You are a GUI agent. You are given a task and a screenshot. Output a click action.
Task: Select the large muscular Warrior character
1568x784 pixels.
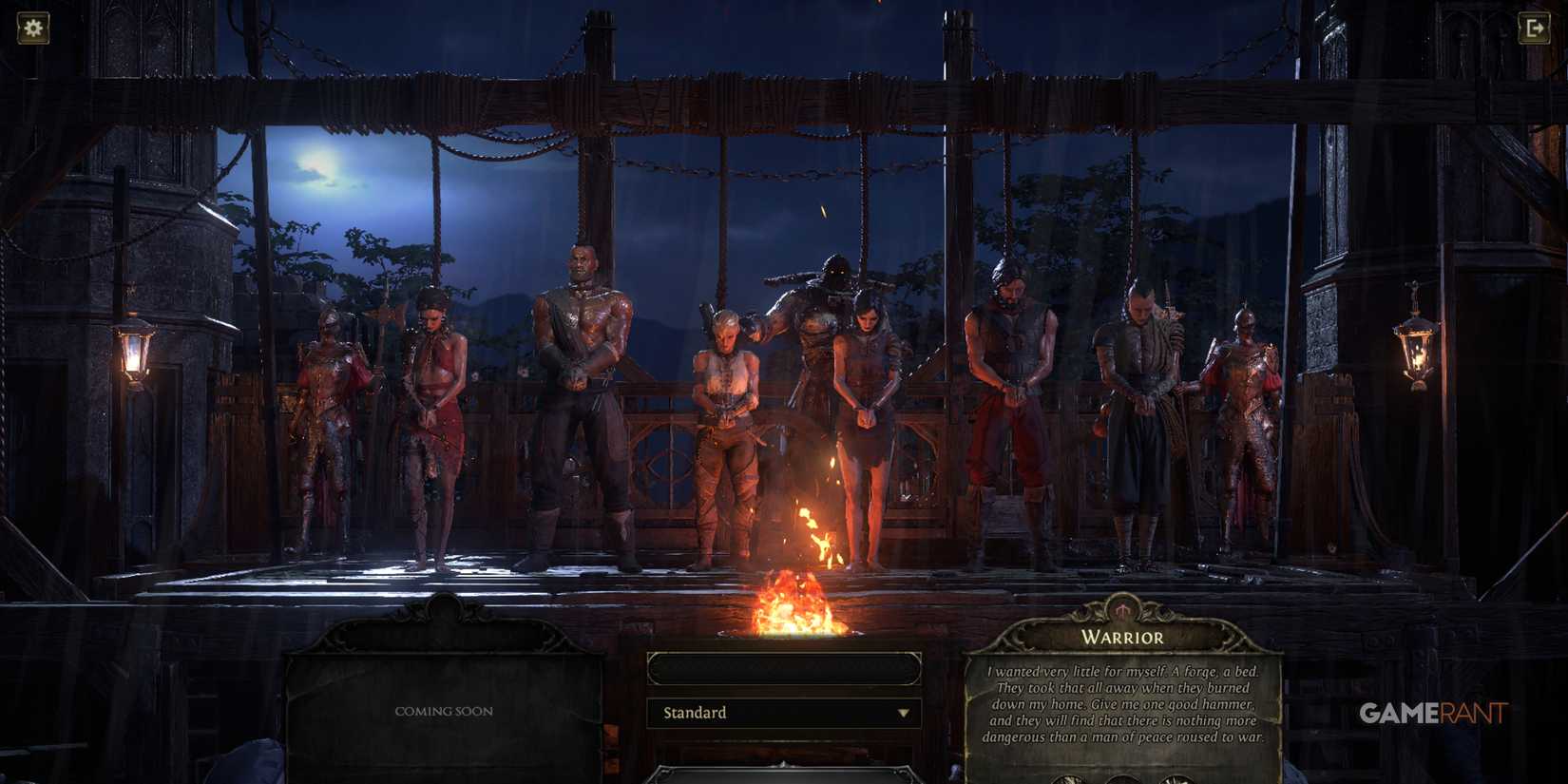(x=581, y=399)
